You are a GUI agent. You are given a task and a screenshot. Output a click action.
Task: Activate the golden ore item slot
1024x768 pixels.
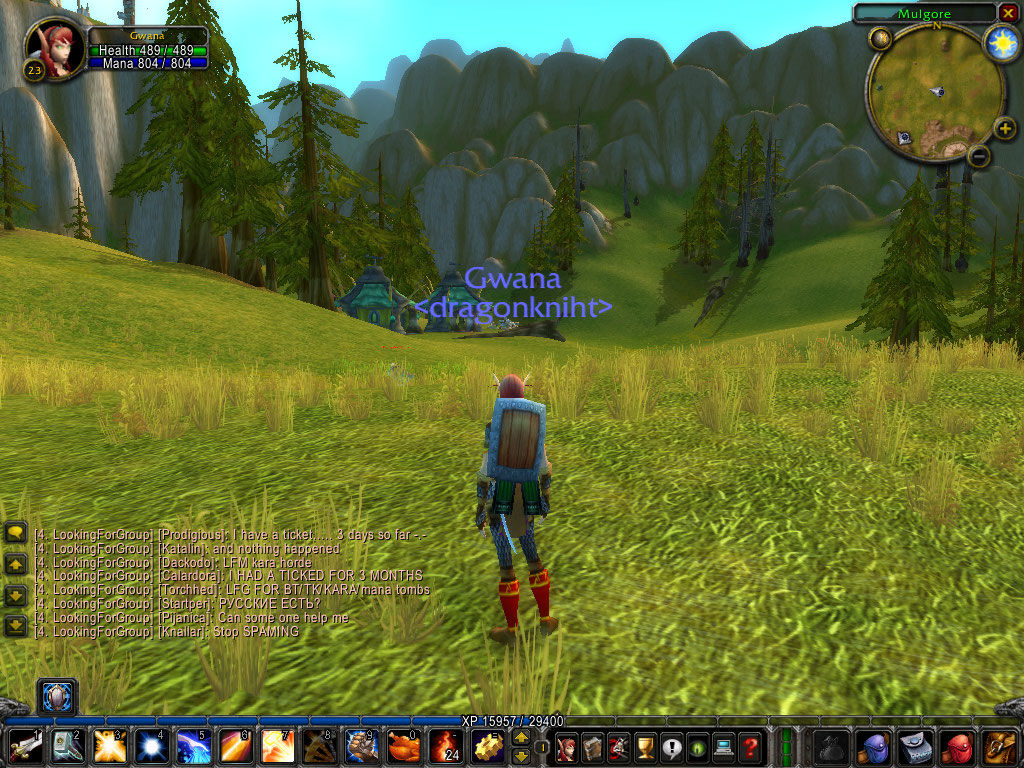point(487,746)
